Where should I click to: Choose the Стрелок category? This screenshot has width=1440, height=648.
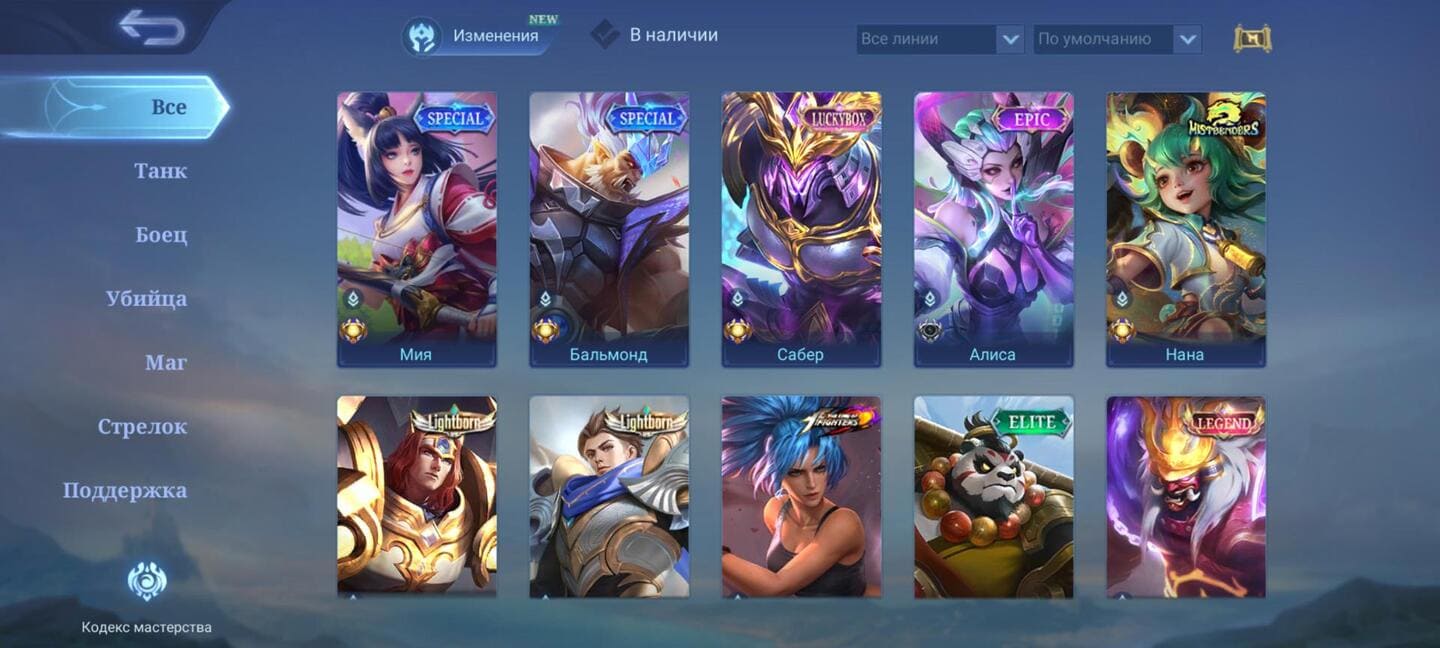point(142,427)
